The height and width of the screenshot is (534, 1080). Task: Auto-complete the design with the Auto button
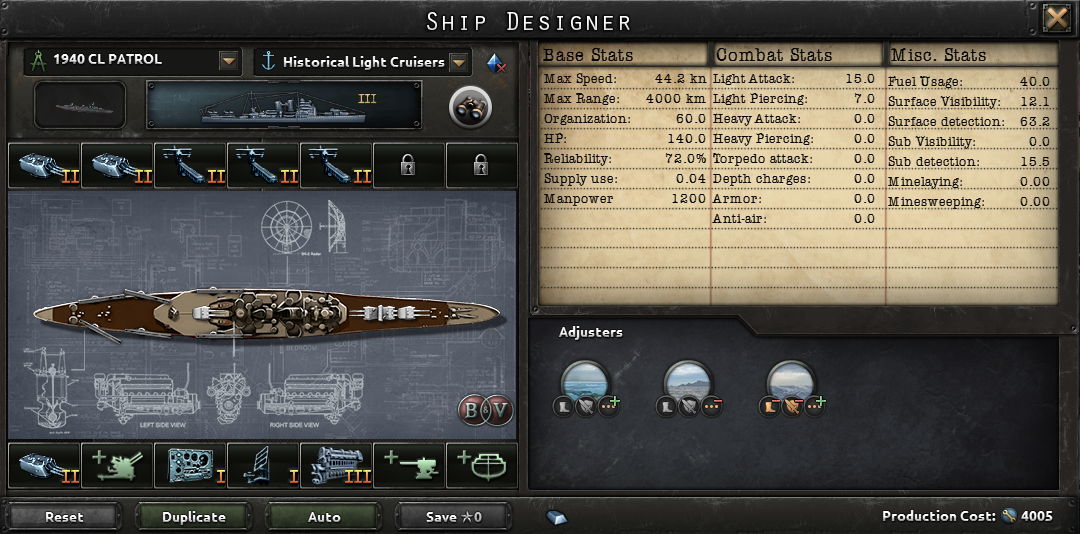[x=324, y=517]
